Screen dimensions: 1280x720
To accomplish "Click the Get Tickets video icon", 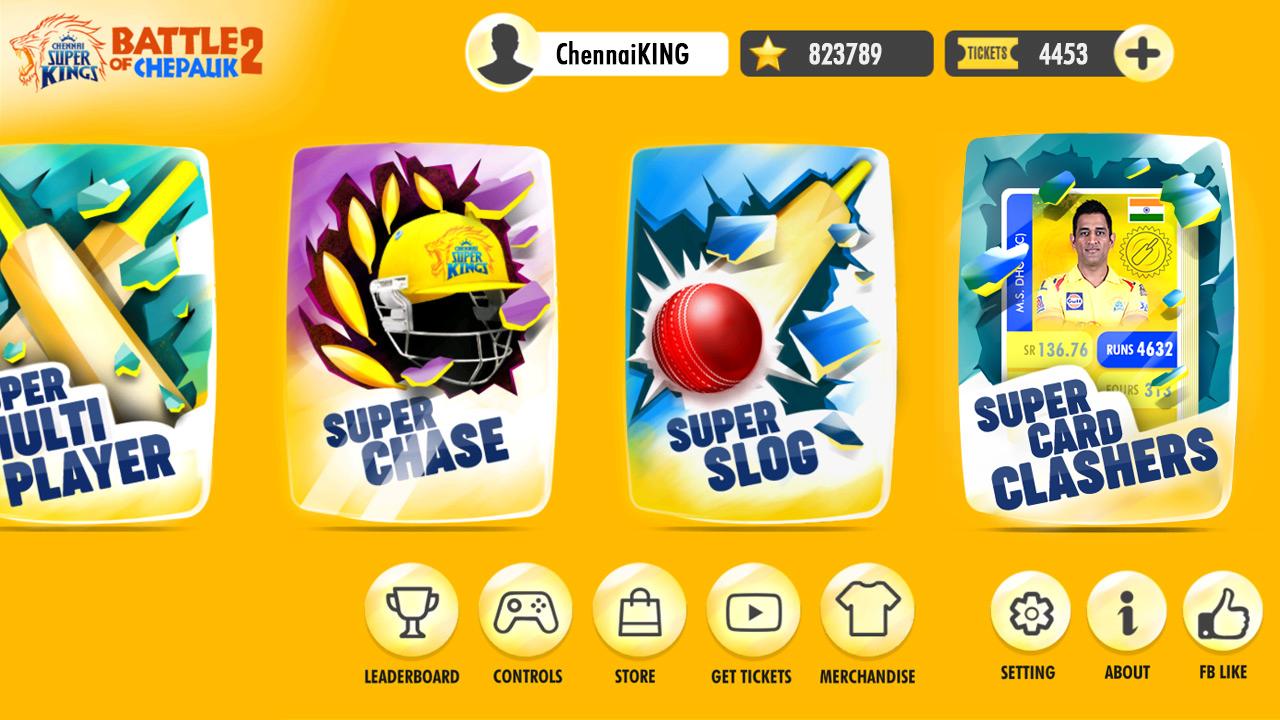I will coord(753,610).
